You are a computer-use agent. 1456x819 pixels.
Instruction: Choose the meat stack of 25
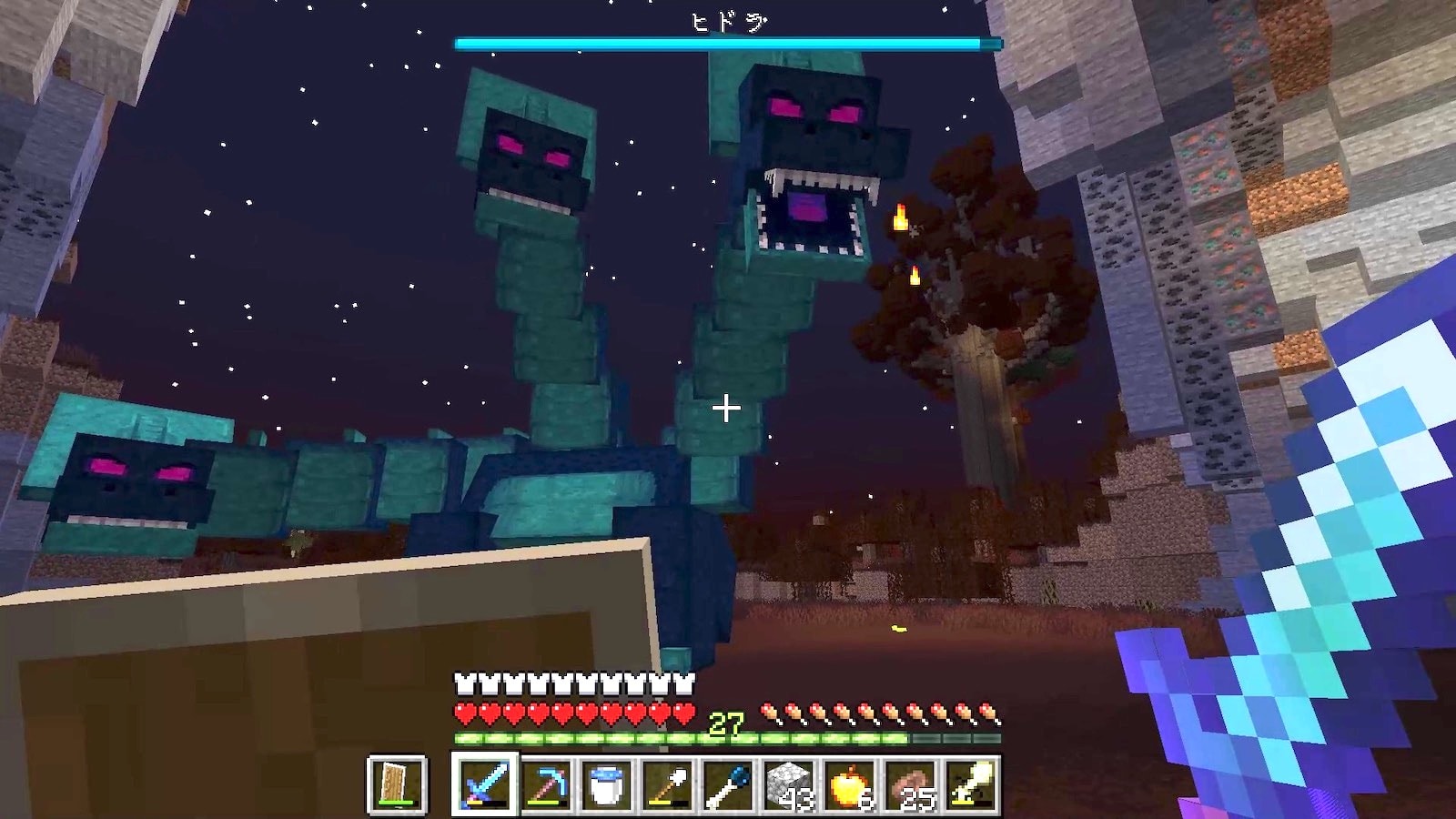pos(910,784)
